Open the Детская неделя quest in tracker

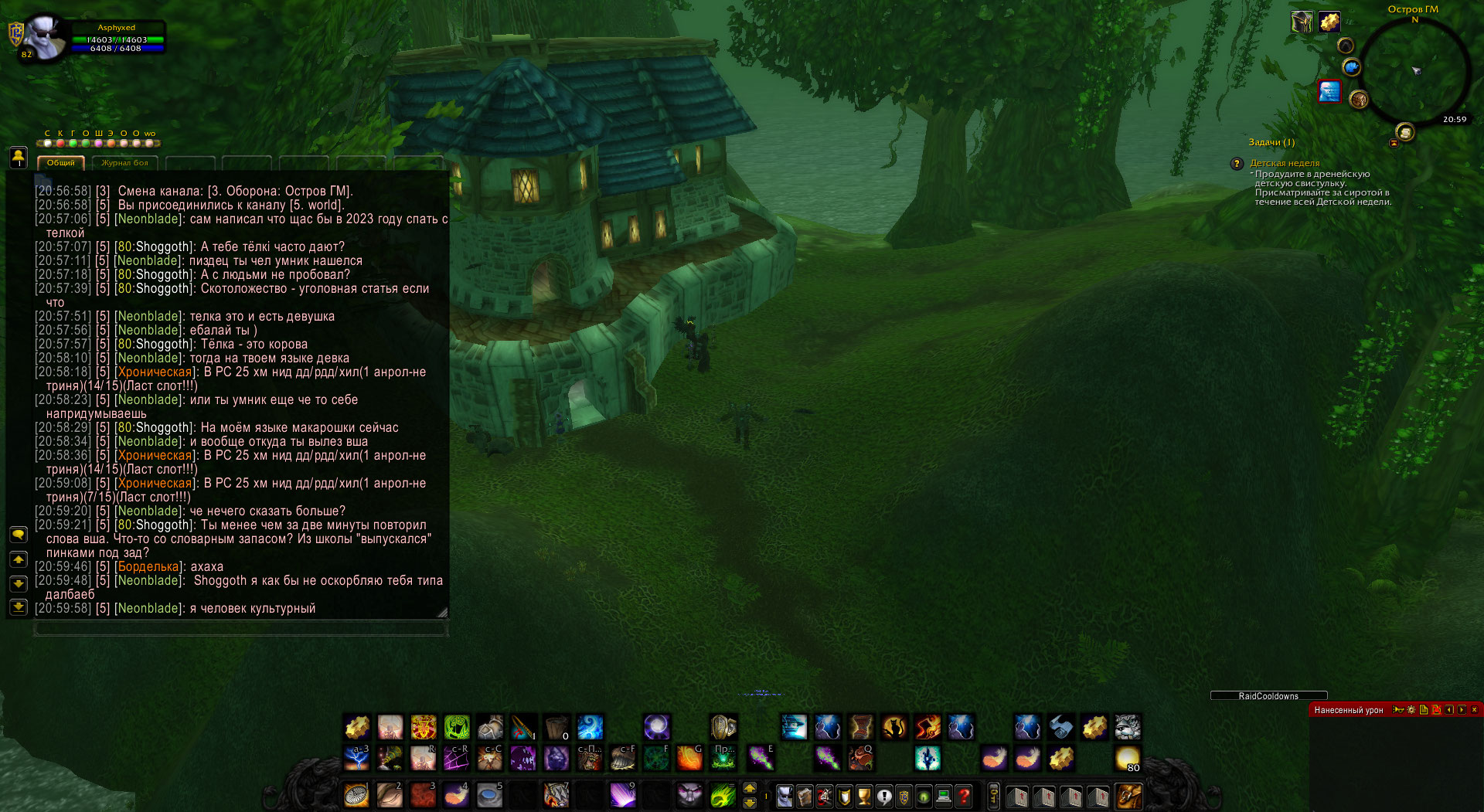coord(1285,164)
